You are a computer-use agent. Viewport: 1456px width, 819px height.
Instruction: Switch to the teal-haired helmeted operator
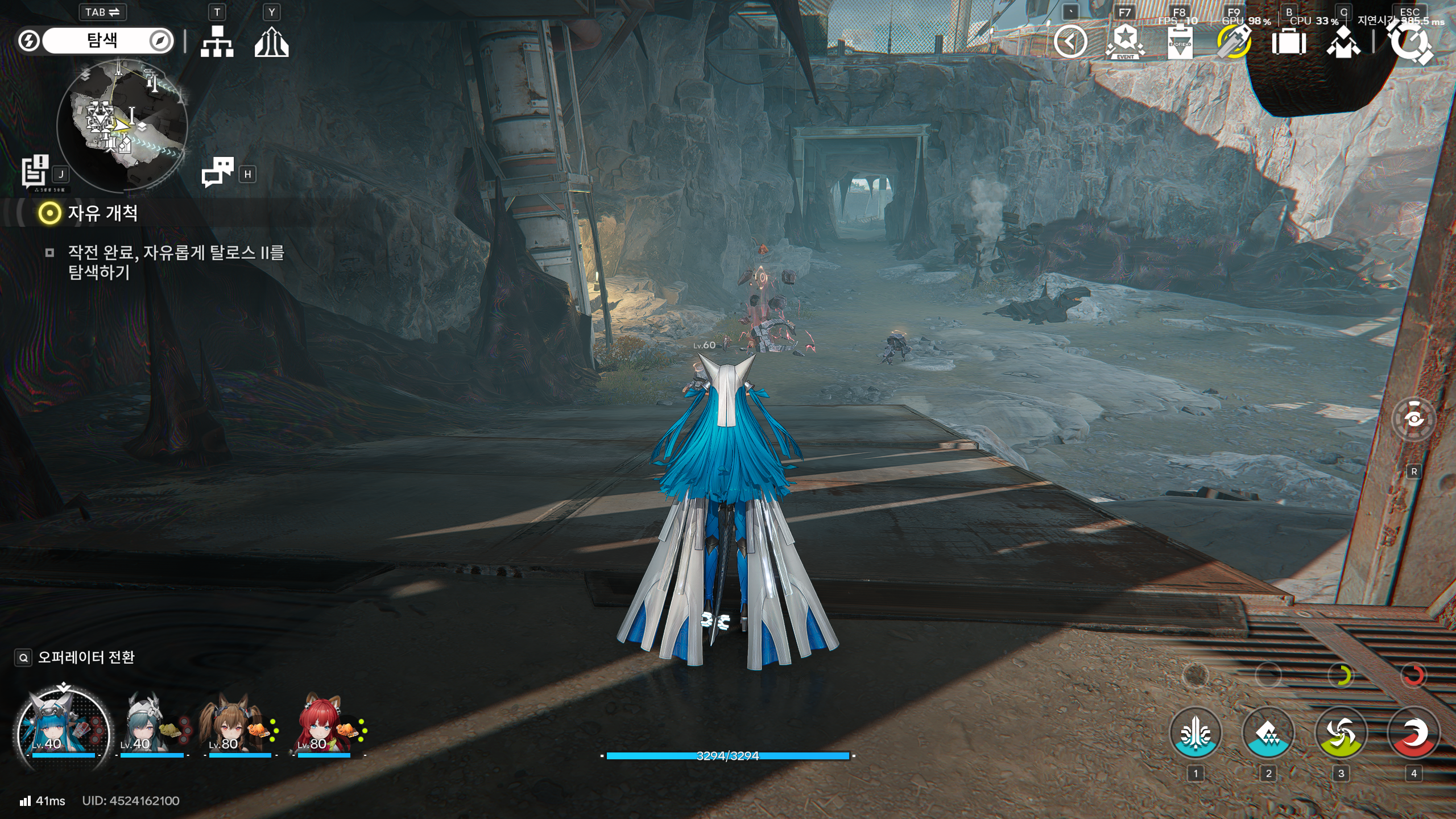coord(142,725)
